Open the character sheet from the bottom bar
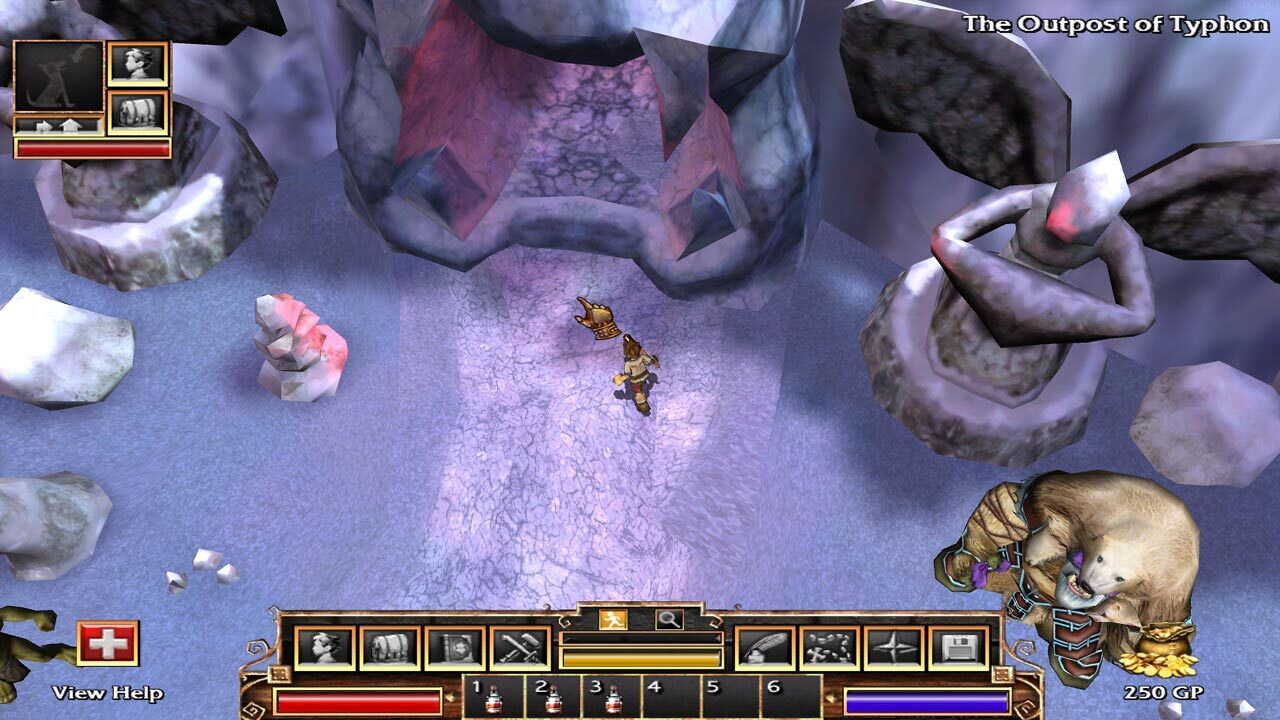 point(325,648)
